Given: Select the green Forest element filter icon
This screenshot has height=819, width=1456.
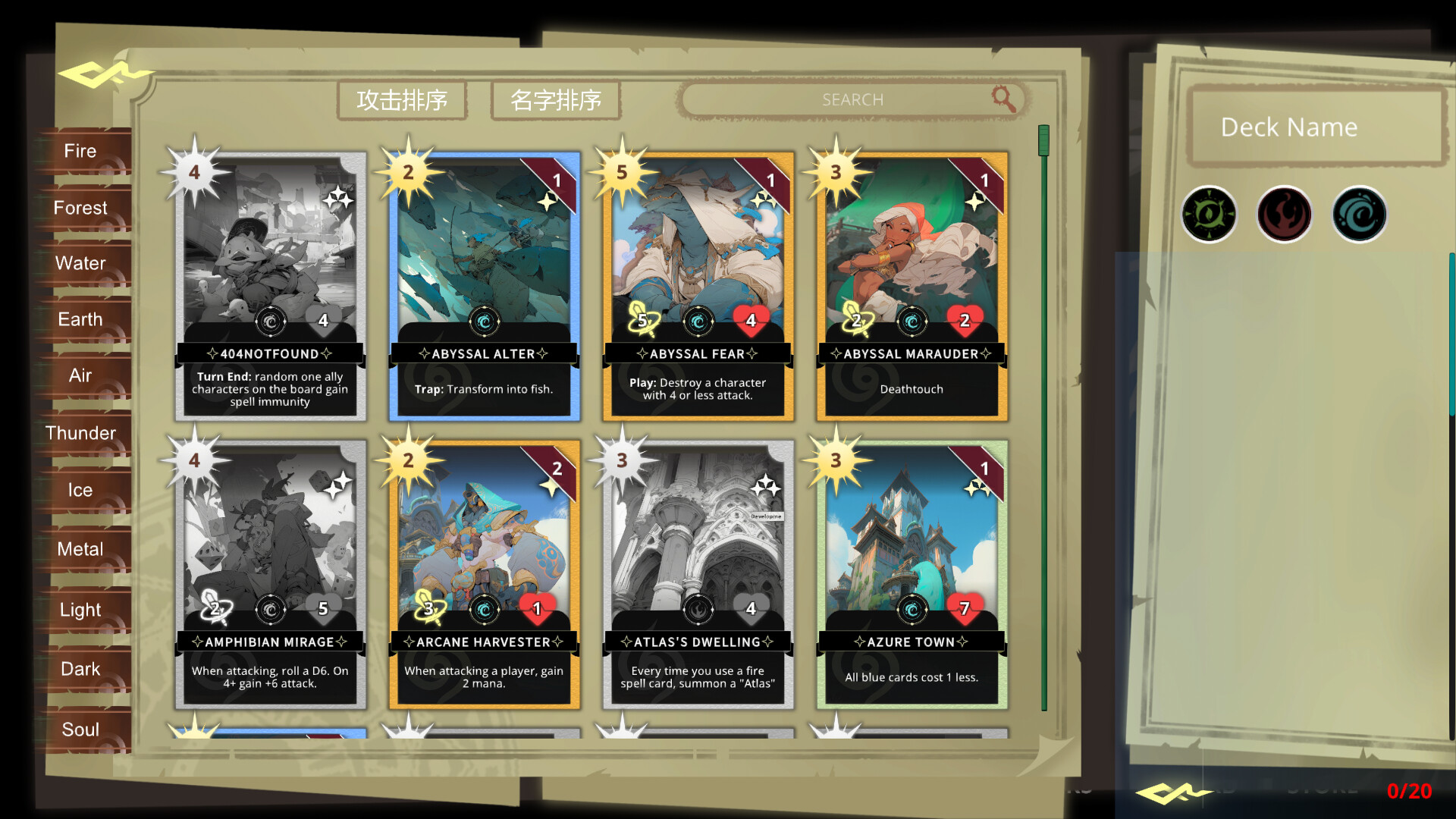Looking at the screenshot, I should coord(1210,215).
